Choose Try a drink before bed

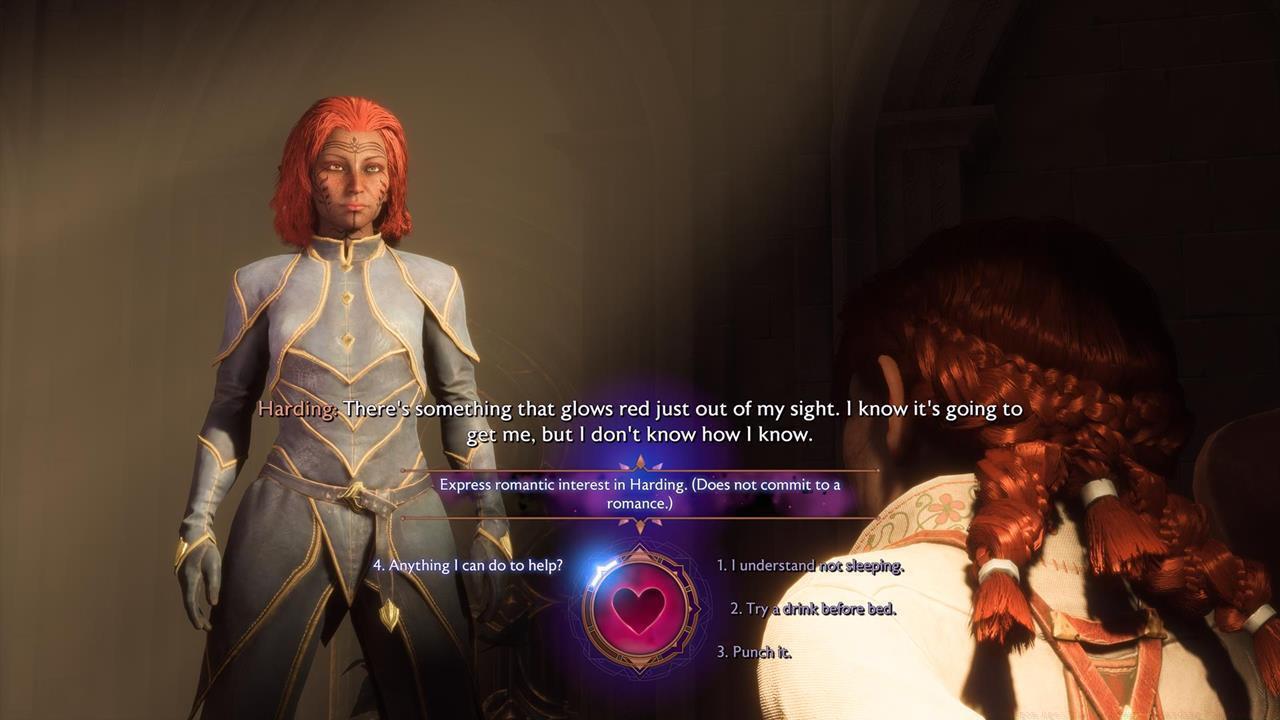pyautogui.click(x=815, y=608)
